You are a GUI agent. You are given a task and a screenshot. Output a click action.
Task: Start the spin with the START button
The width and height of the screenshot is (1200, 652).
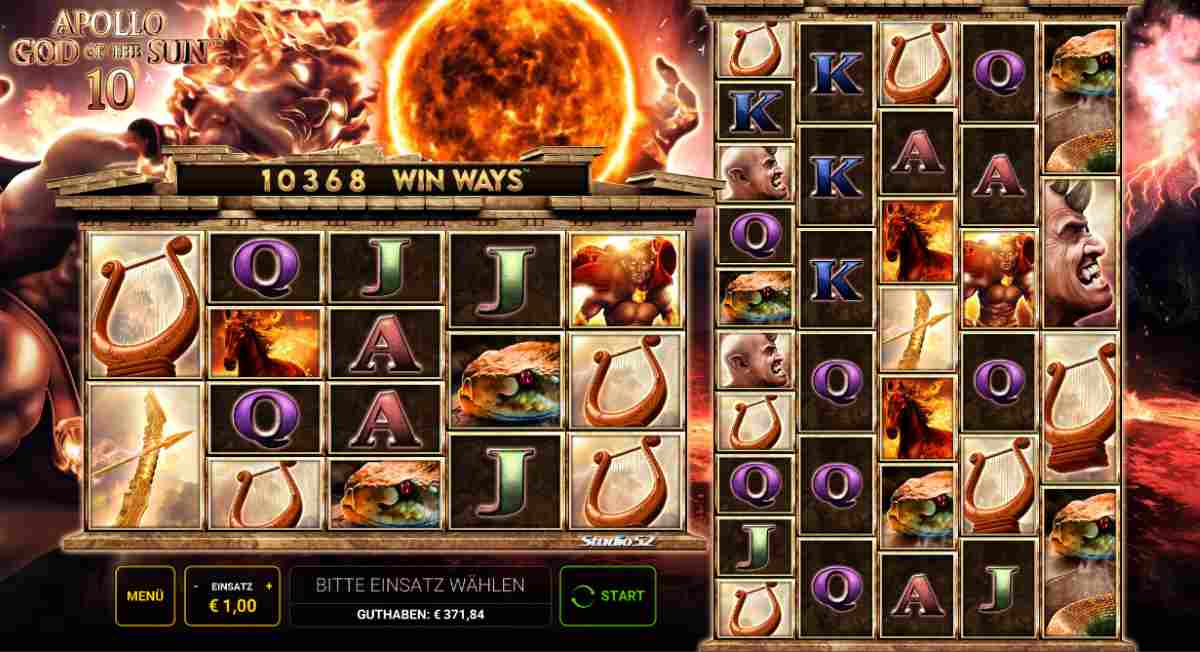(x=608, y=596)
